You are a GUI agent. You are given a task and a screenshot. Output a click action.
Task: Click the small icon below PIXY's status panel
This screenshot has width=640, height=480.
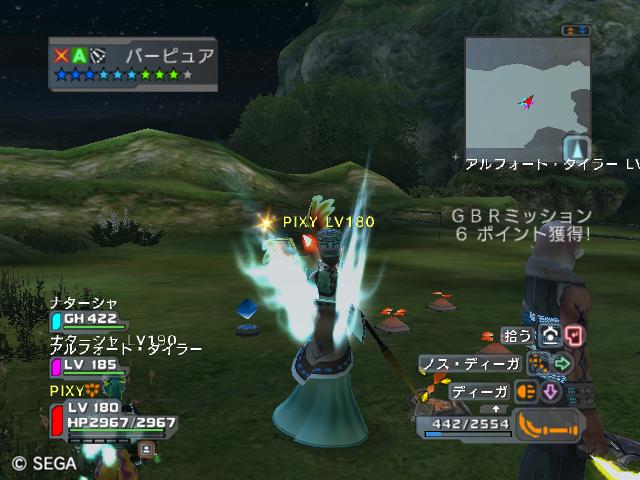pos(146,450)
